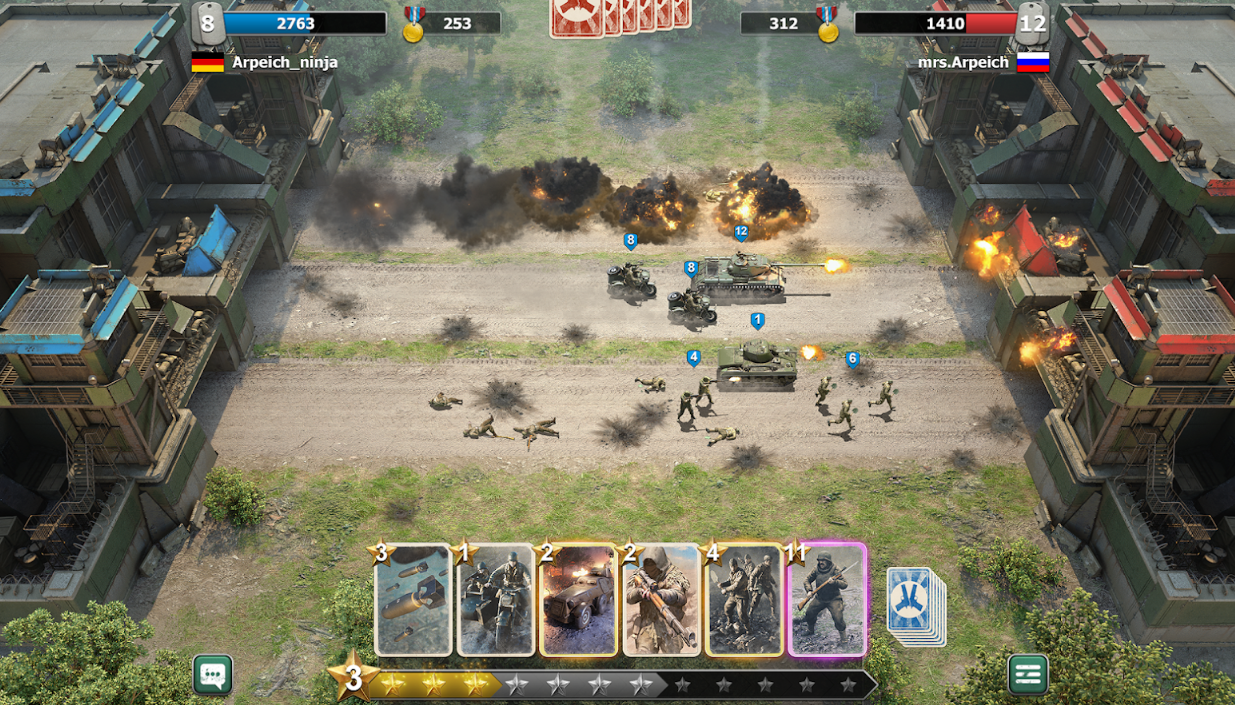Choose the armored car card
This screenshot has height=705, width=1235.
[579, 600]
